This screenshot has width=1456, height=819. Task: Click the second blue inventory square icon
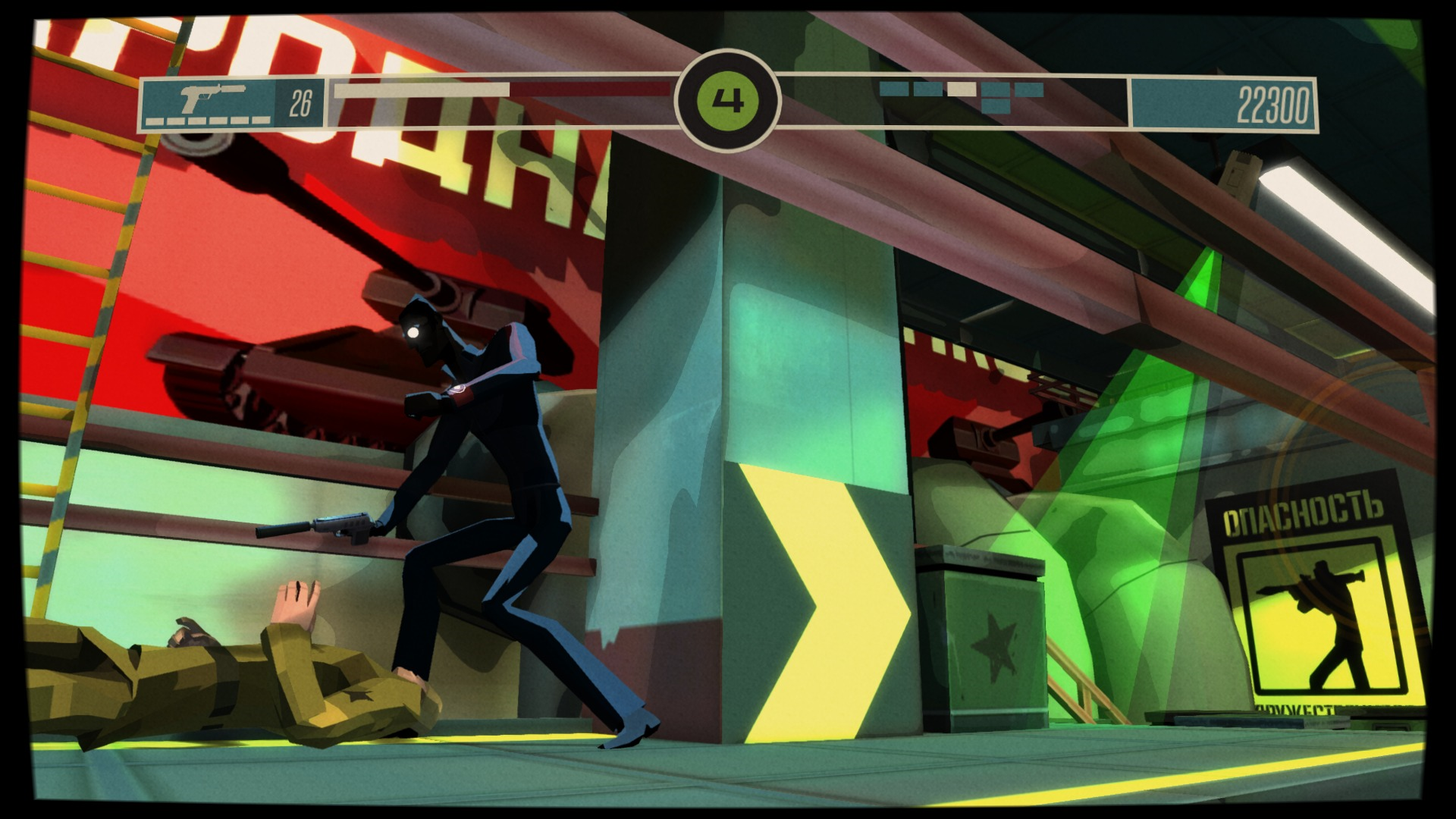pyautogui.click(x=927, y=89)
